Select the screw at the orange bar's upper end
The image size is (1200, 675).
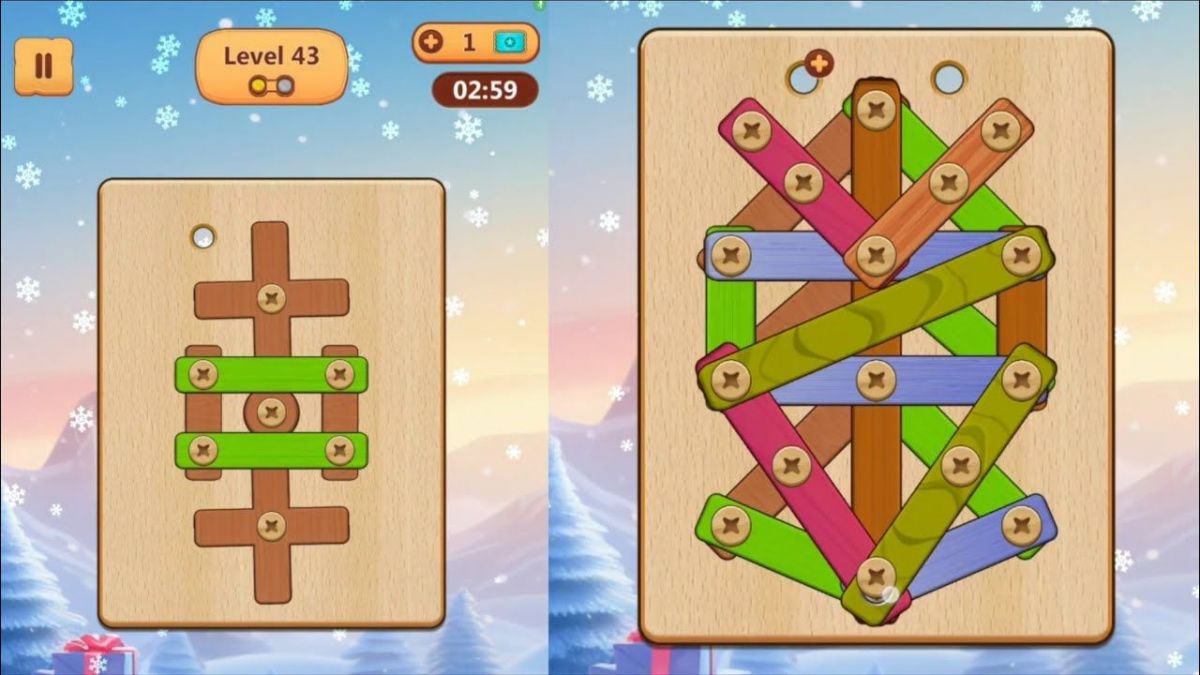tap(999, 130)
